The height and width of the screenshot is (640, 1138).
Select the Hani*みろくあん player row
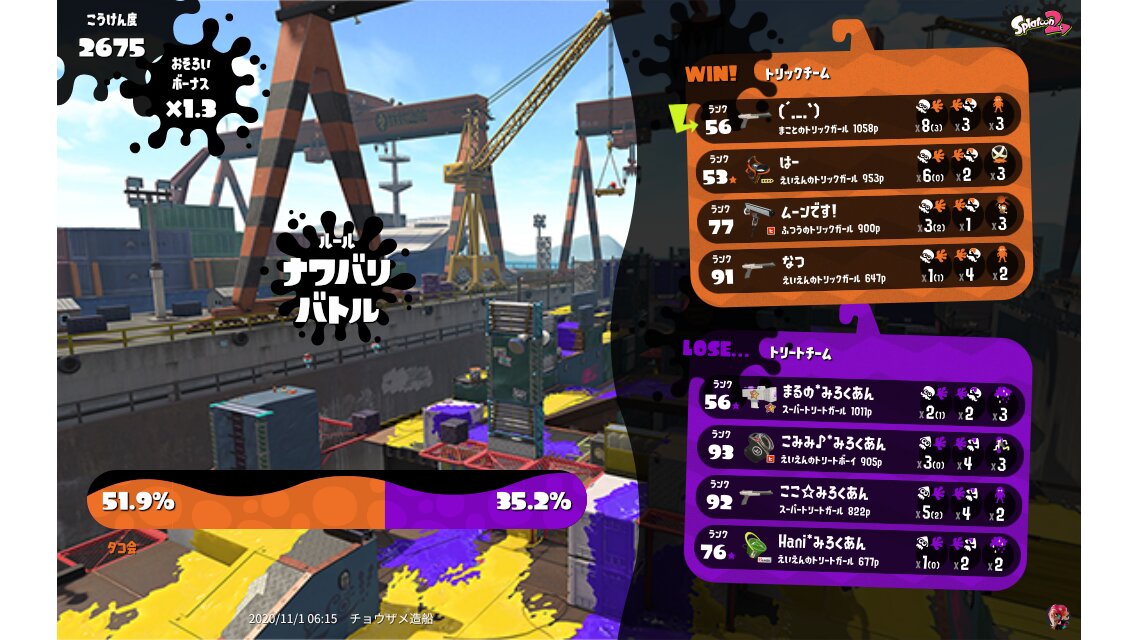point(860,550)
